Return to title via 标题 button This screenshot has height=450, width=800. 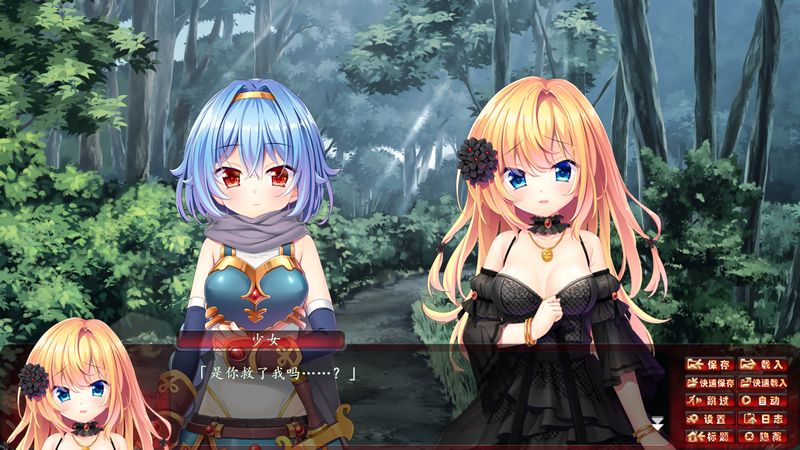[x=711, y=437]
